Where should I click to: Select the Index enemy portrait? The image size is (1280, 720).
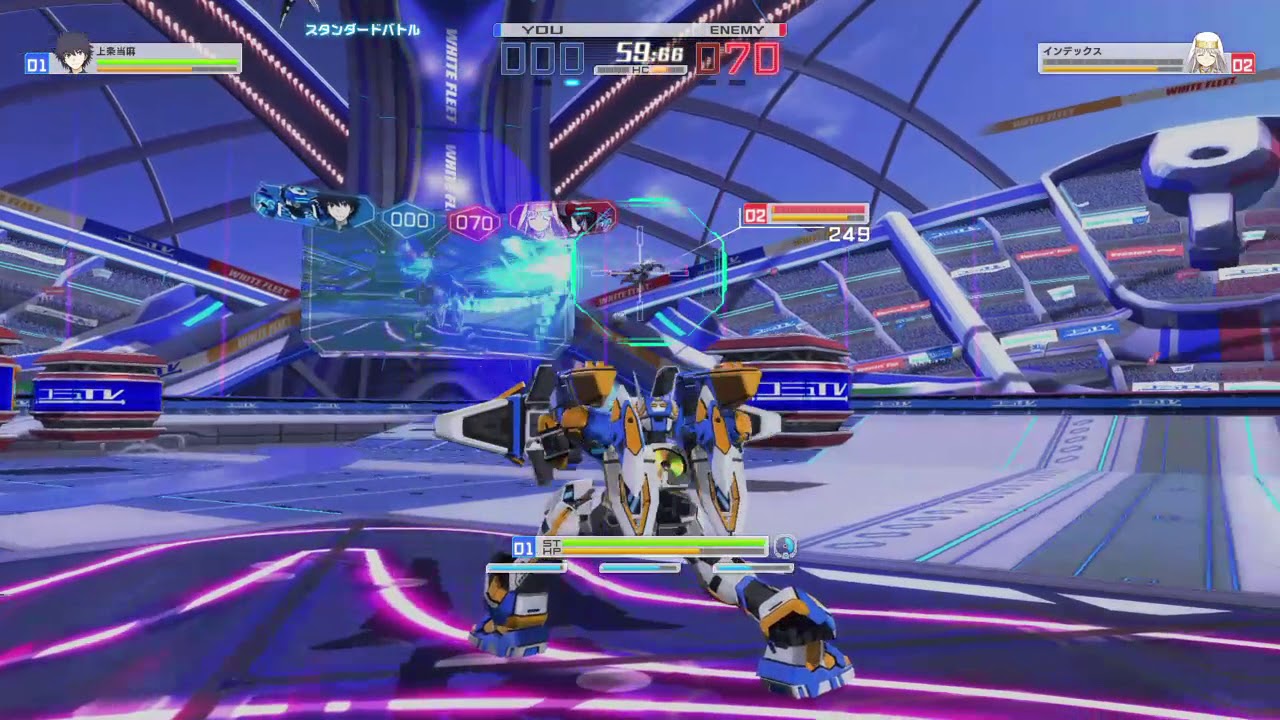pos(1207,55)
